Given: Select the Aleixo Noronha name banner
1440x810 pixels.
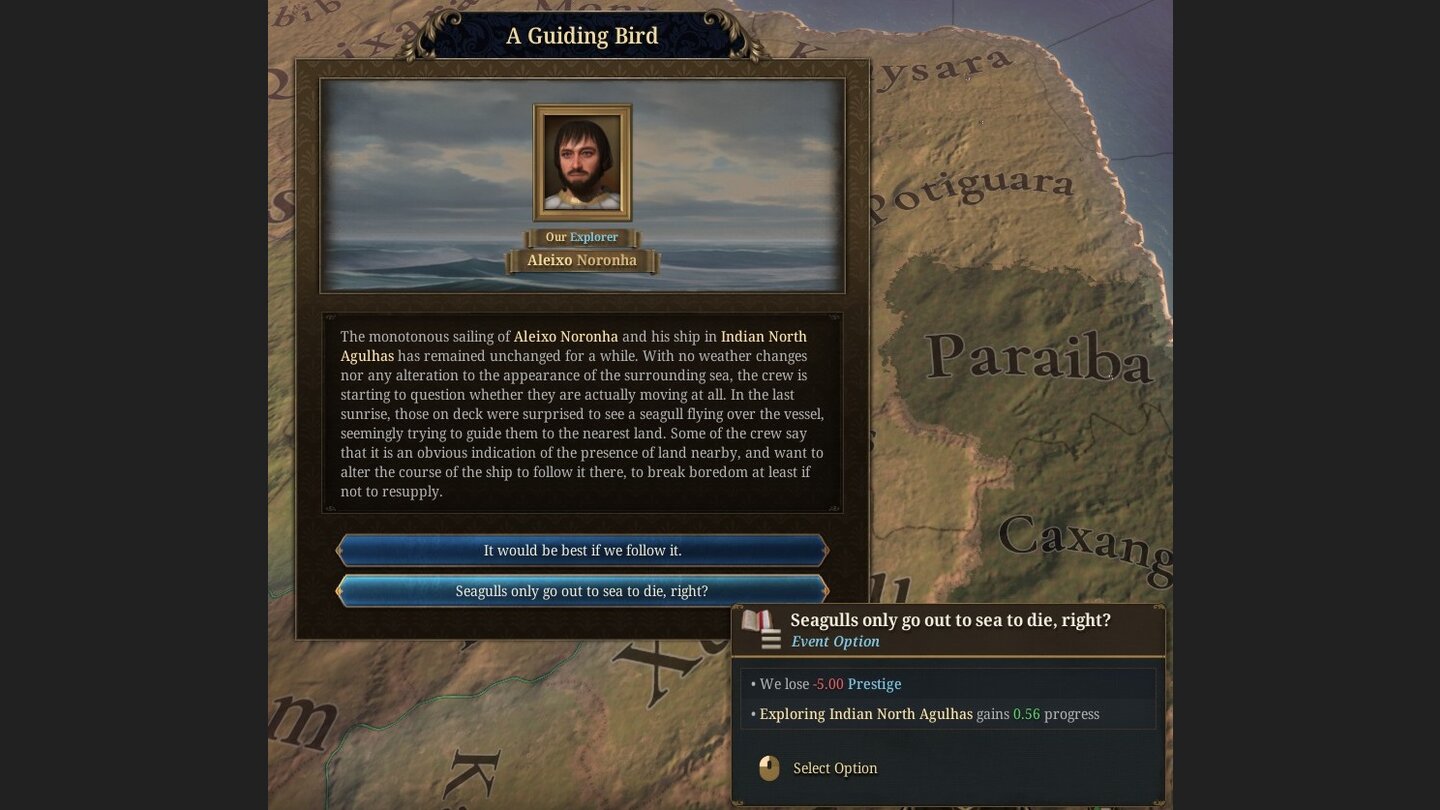Looking at the screenshot, I should pos(581,260).
